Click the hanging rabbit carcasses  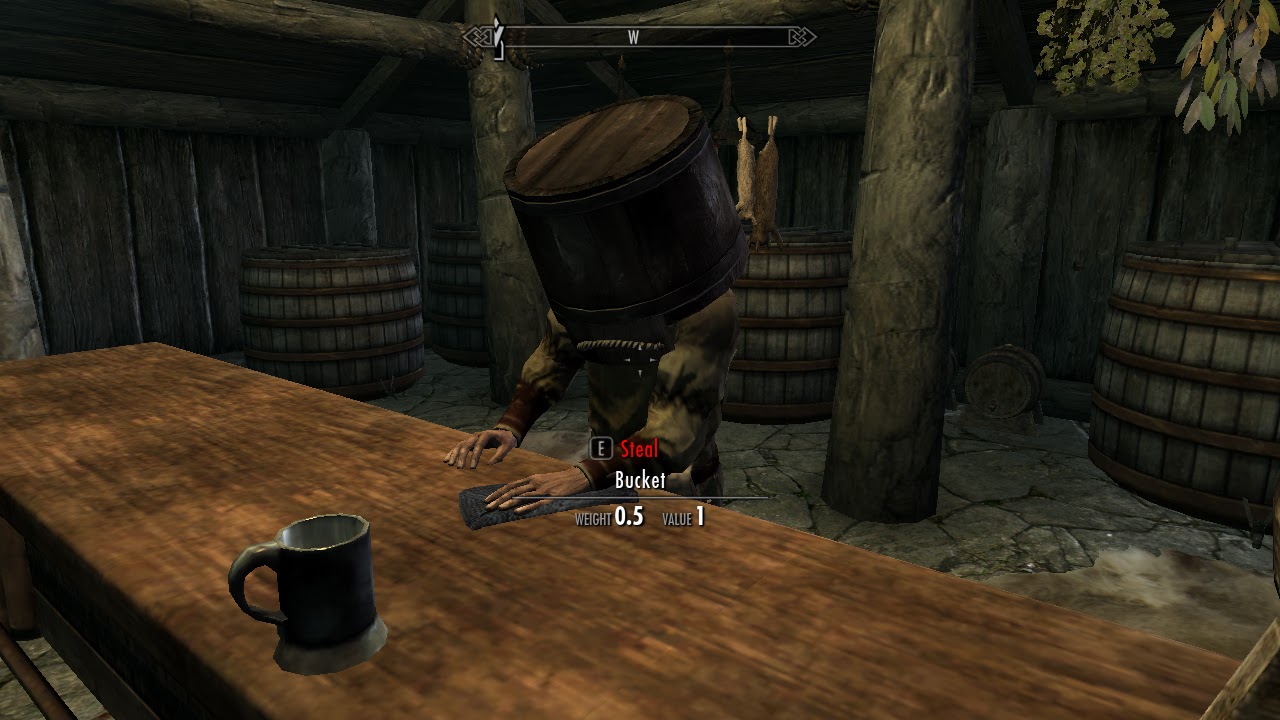[x=755, y=180]
